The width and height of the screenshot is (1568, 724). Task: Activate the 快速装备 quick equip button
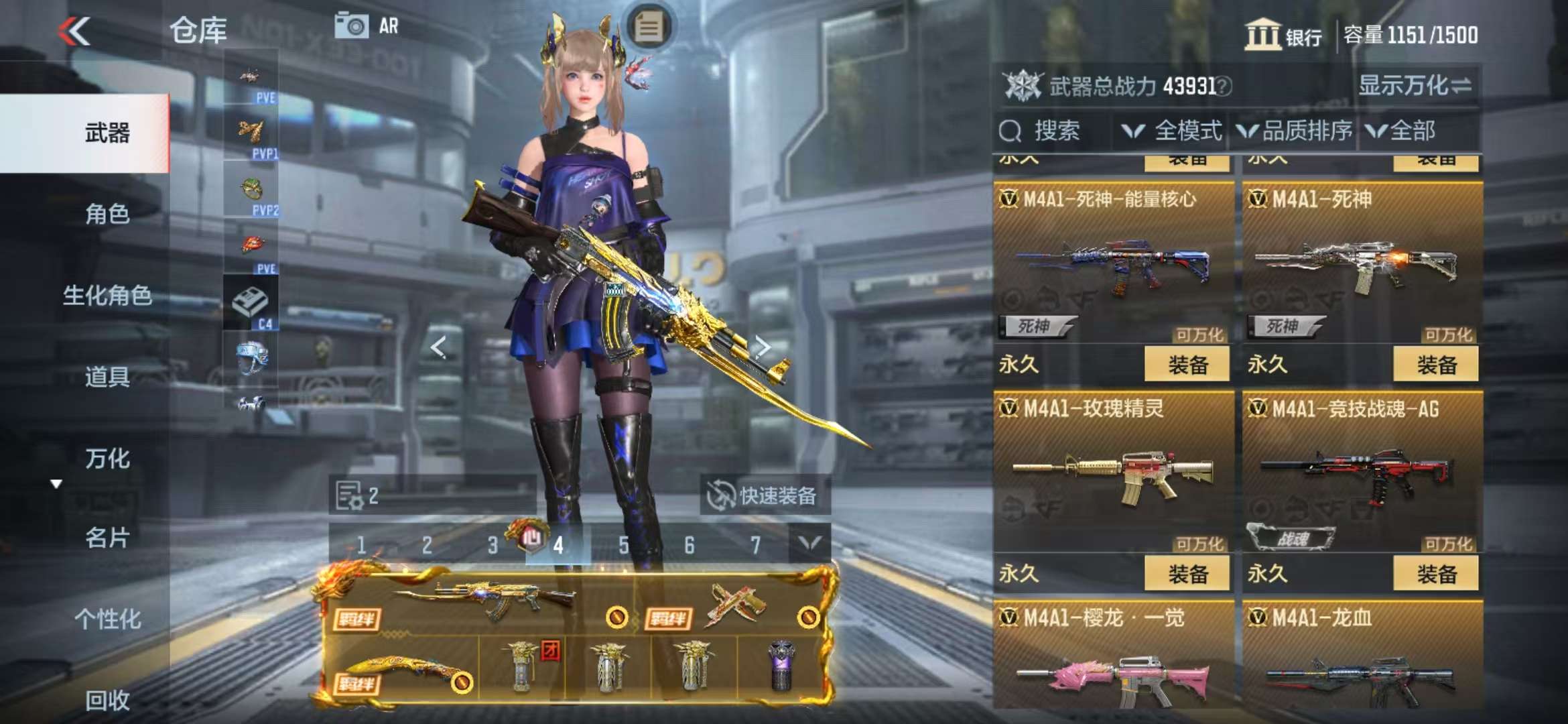click(x=765, y=496)
